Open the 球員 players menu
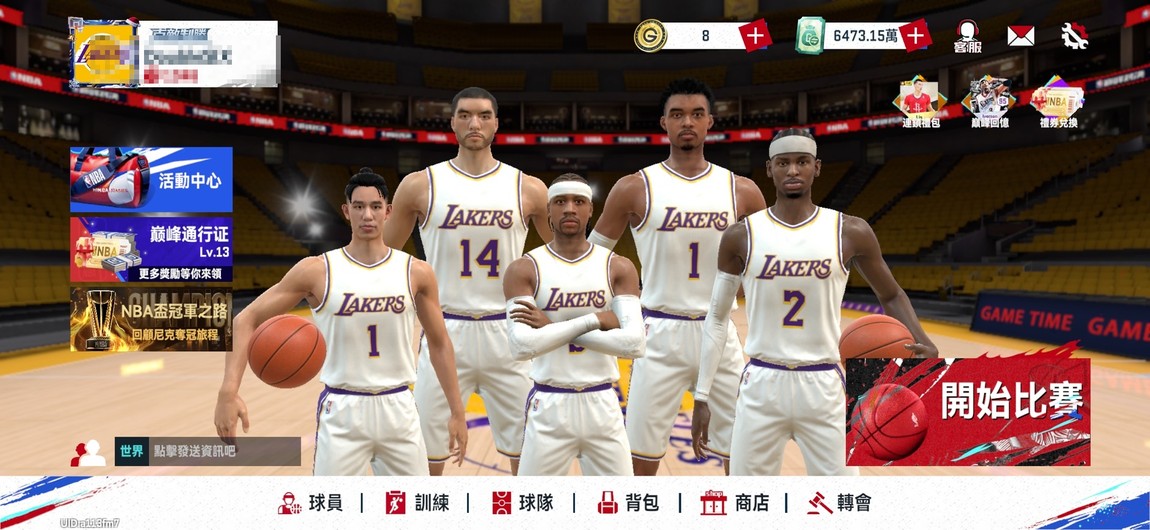Screen dimensions: 1150x530 click(311, 502)
